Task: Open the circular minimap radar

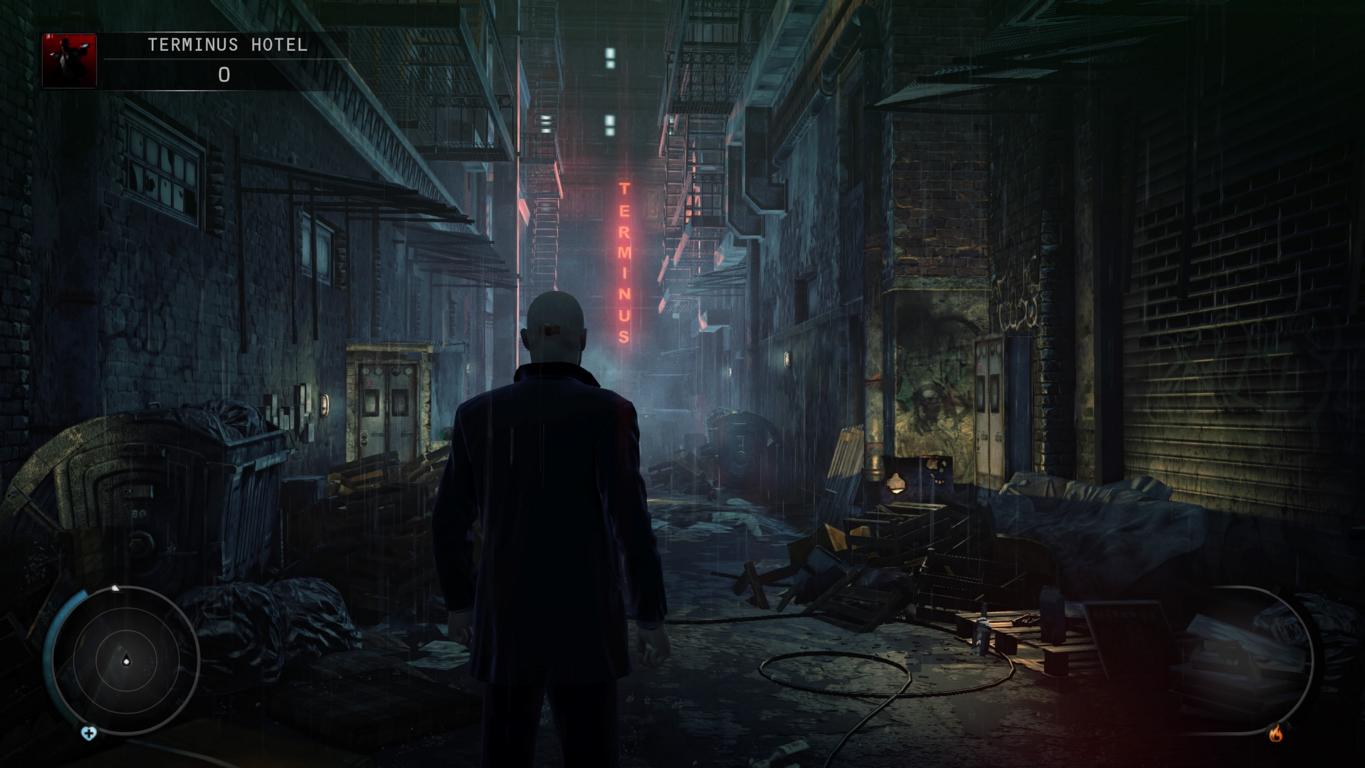Action: point(126,661)
